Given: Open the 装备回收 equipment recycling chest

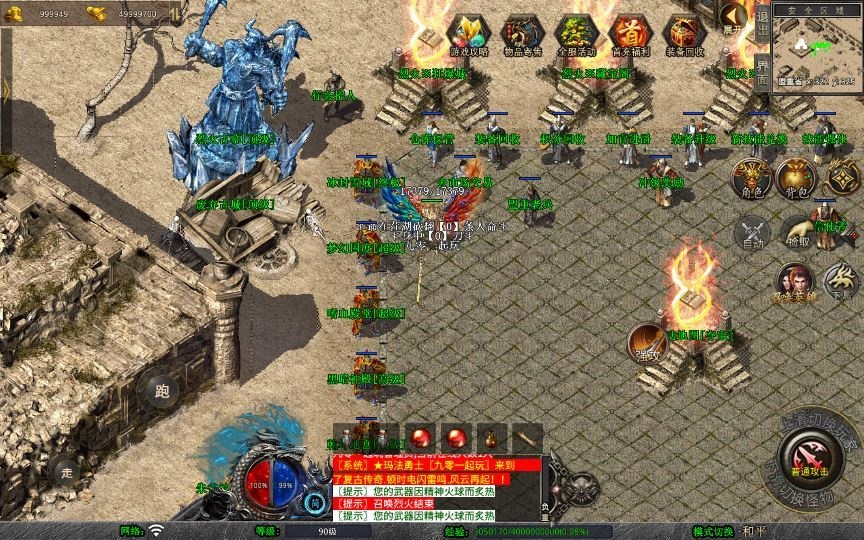Looking at the screenshot, I should coord(684,33).
